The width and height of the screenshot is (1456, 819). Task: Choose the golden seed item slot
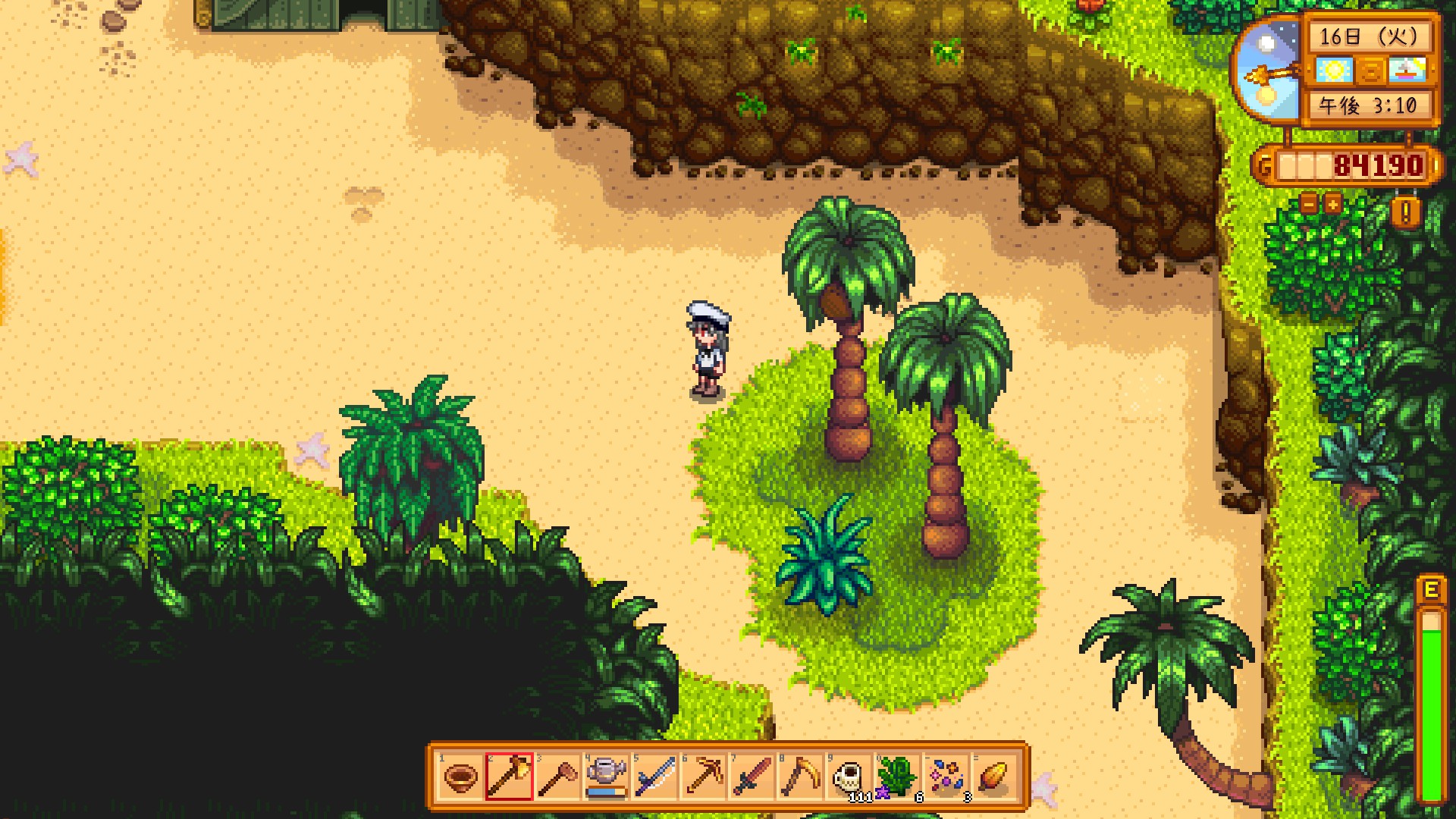[994, 777]
